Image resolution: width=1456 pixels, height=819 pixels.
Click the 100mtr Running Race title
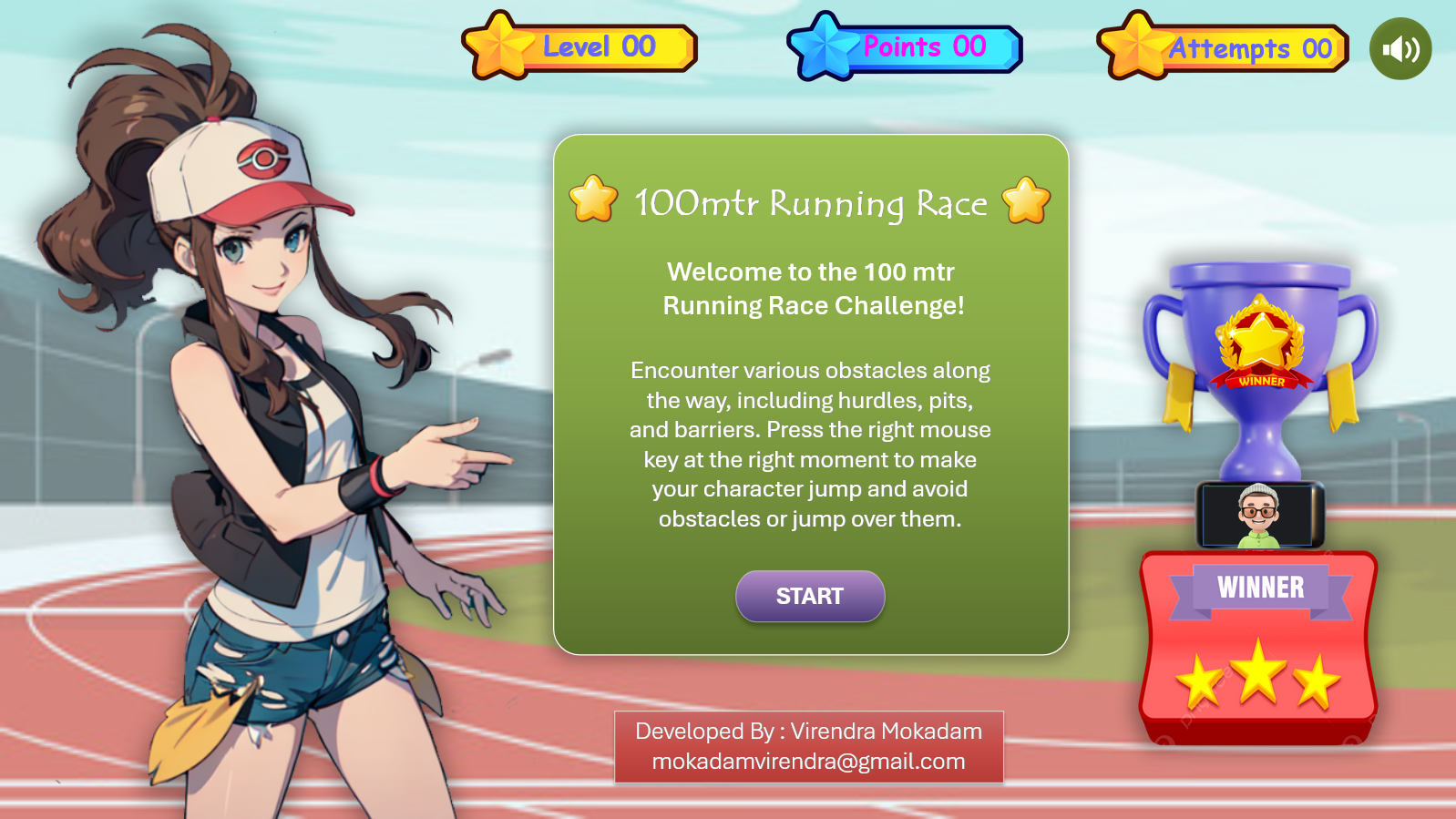point(809,202)
